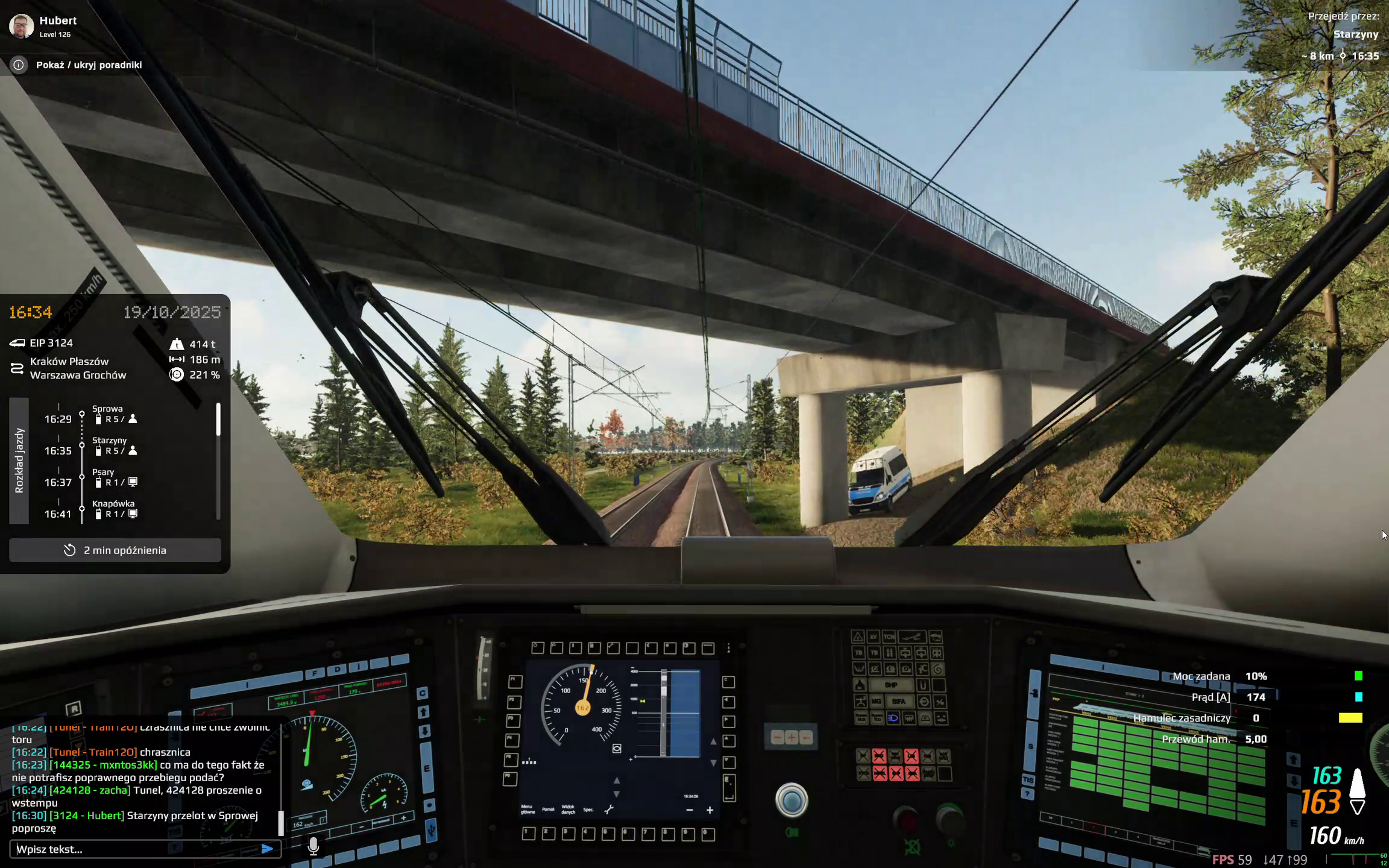Focus the Wpisz tekst chat input field

point(136,849)
